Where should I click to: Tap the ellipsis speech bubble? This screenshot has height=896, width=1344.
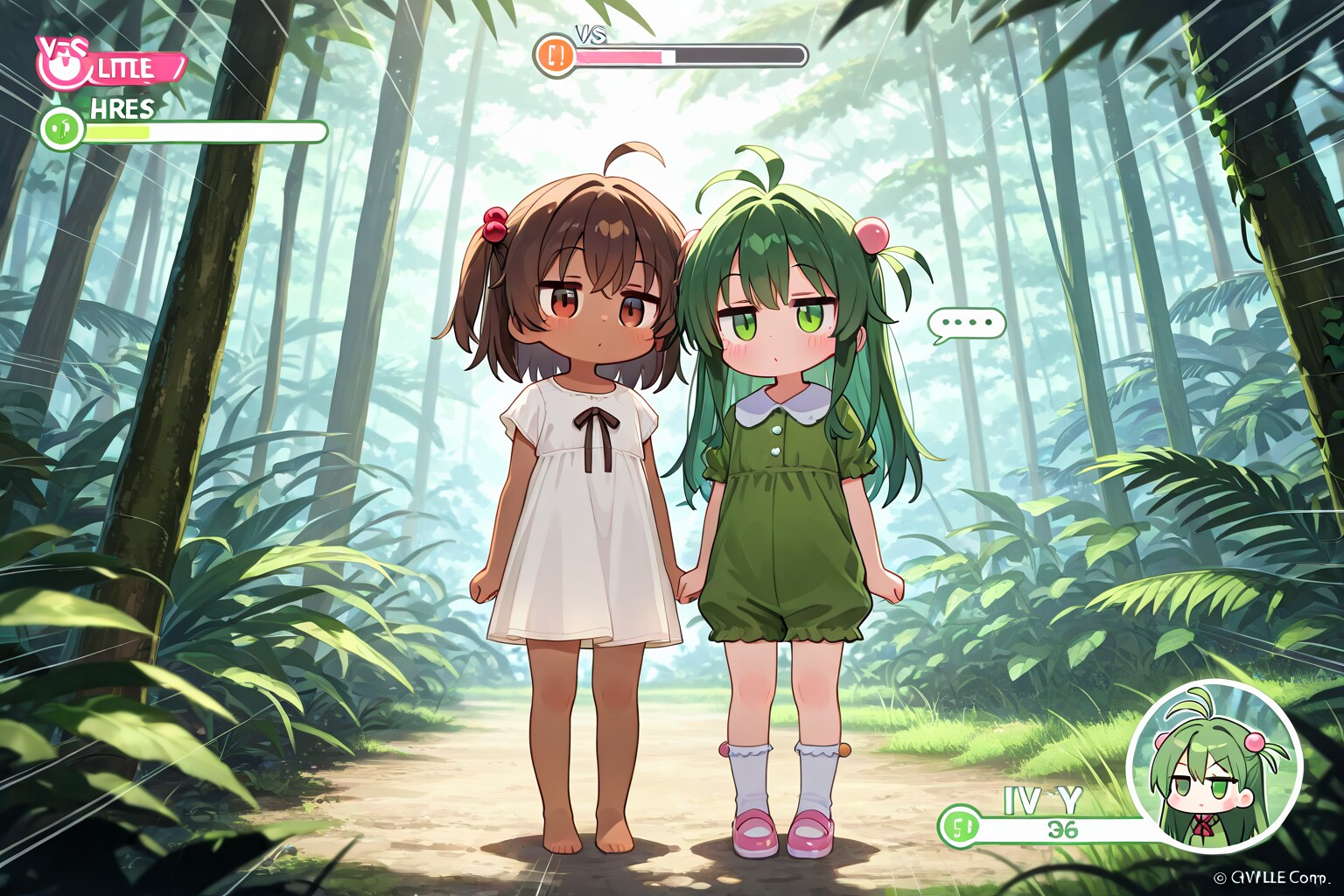(966, 323)
